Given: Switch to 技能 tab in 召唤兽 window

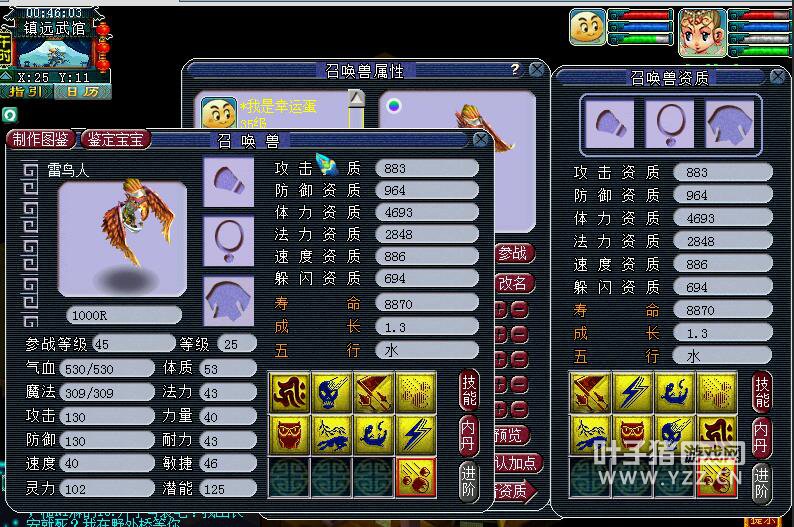Looking at the screenshot, I should coord(470,390).
